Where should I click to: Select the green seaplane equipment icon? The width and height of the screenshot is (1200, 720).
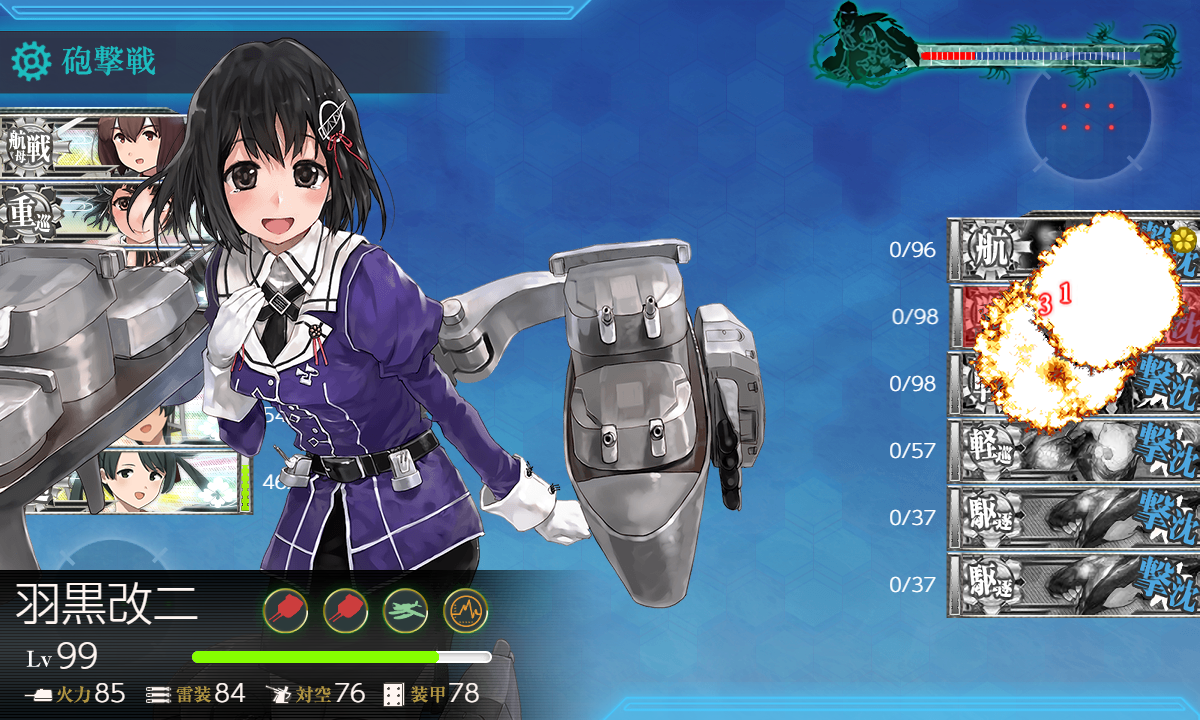point(405,608)
